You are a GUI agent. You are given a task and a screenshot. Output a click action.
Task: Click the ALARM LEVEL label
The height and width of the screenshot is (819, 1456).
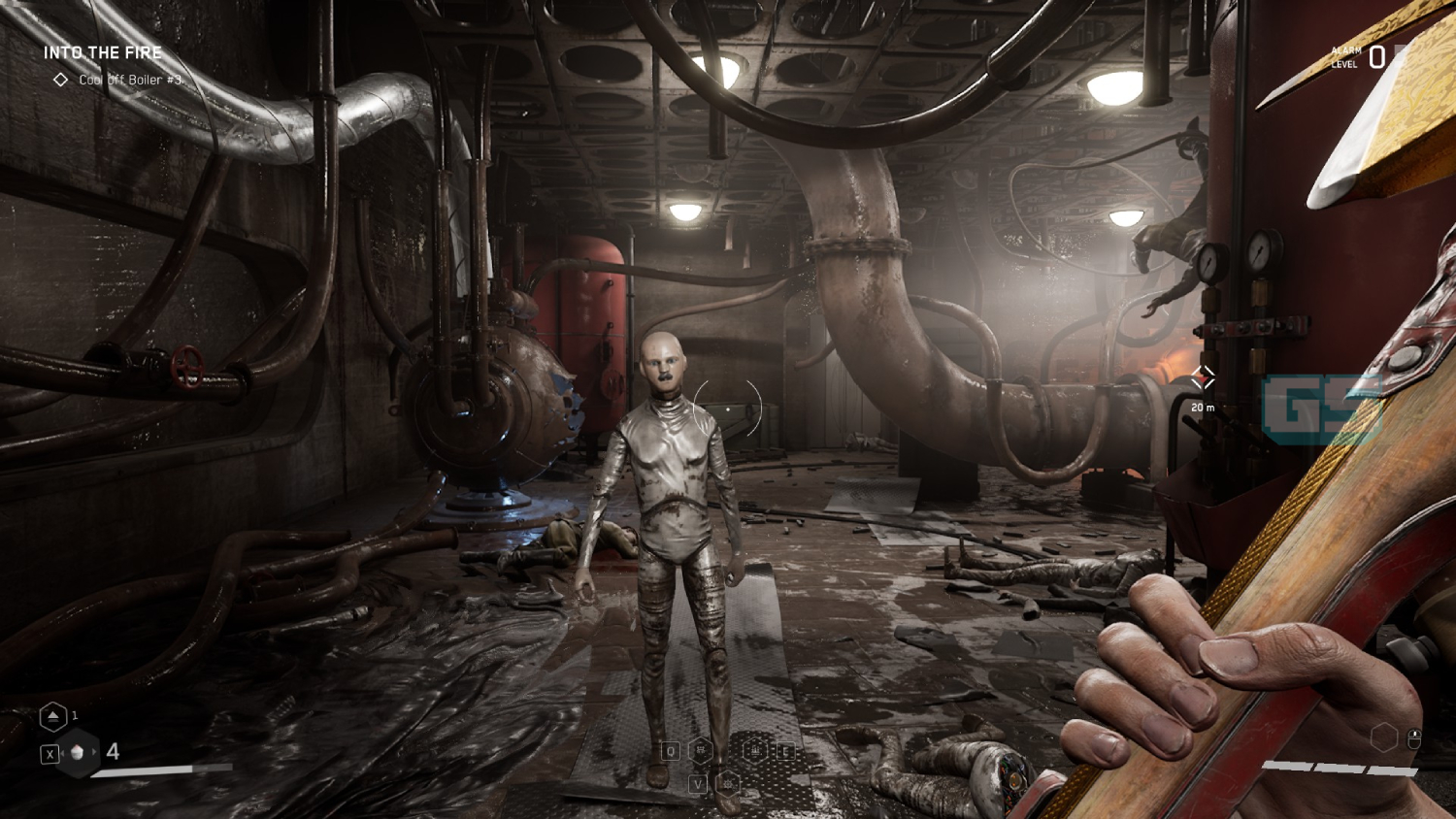coord(1345,56)
